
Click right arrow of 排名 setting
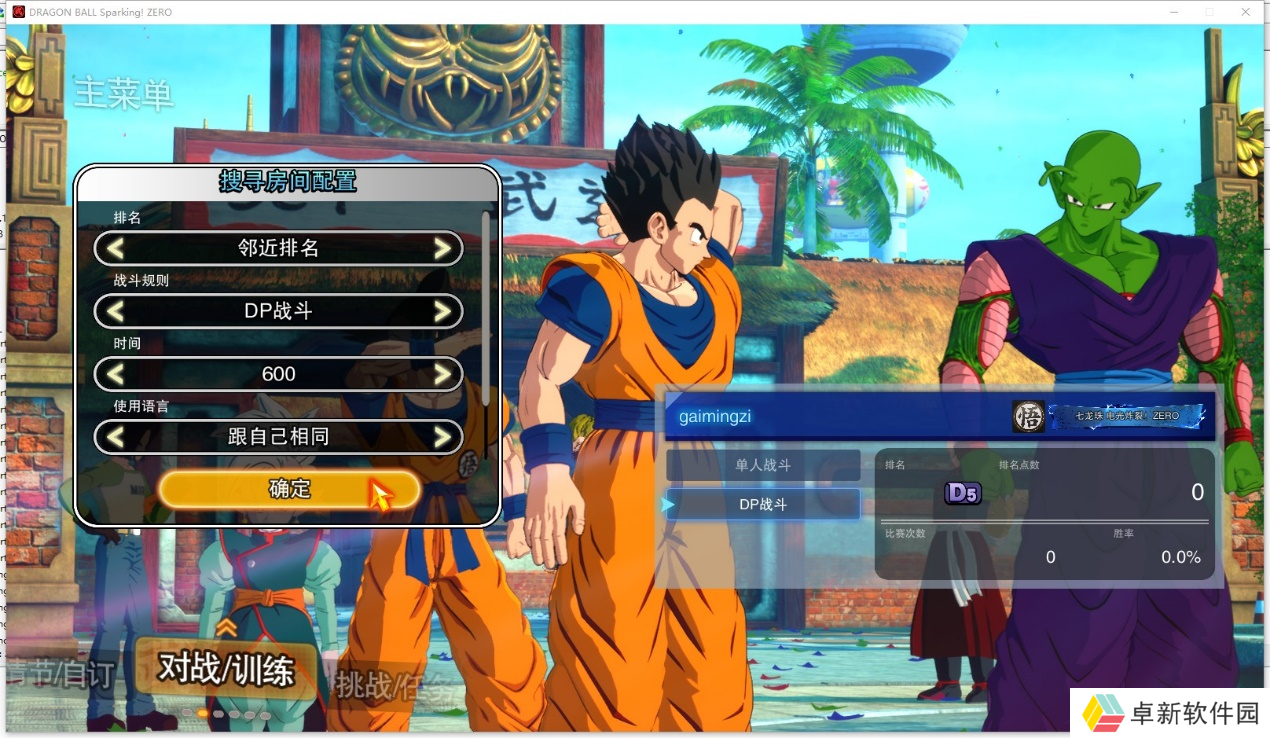pyautogui.click(x=442, y=248)
